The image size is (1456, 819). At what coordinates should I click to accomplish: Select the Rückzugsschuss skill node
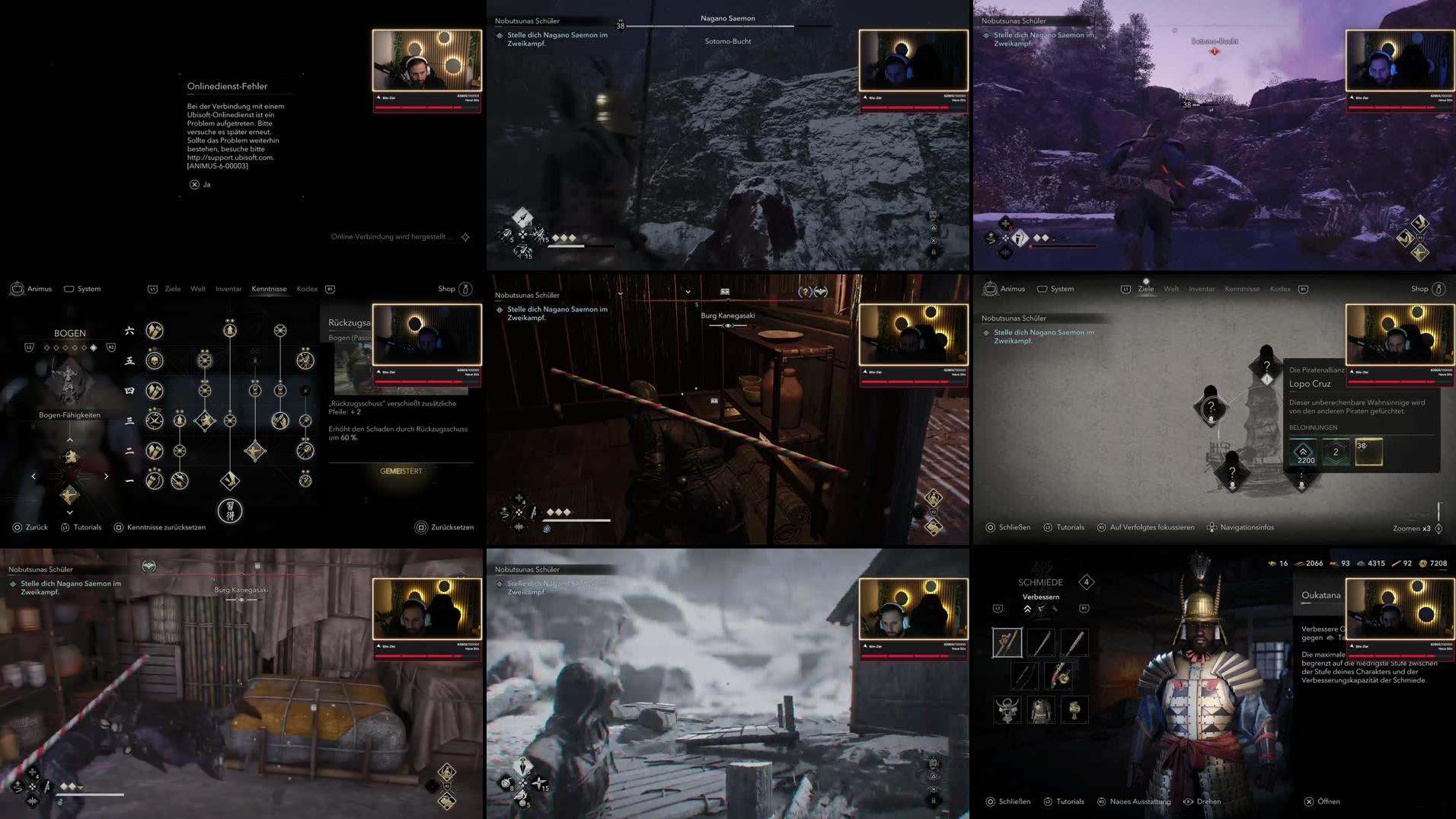click(x=206, y=421)
